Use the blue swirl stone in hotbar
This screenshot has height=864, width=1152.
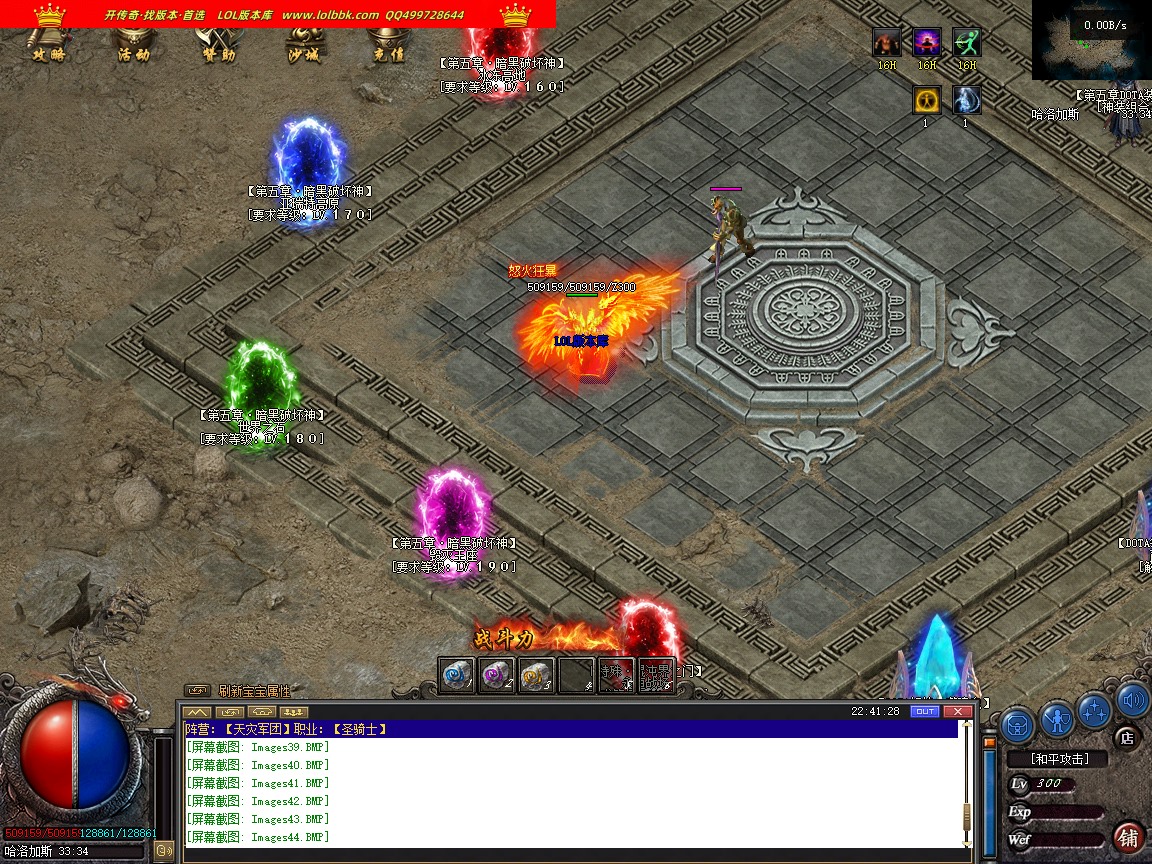pyautogui.click(x=457, y=675)
